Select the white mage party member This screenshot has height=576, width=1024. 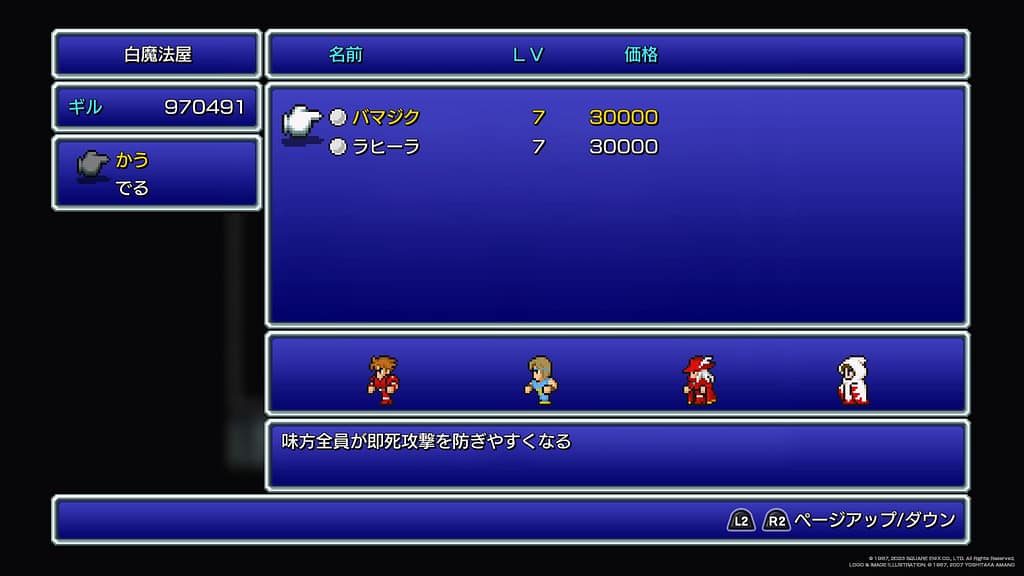click(x=852, y=380)
